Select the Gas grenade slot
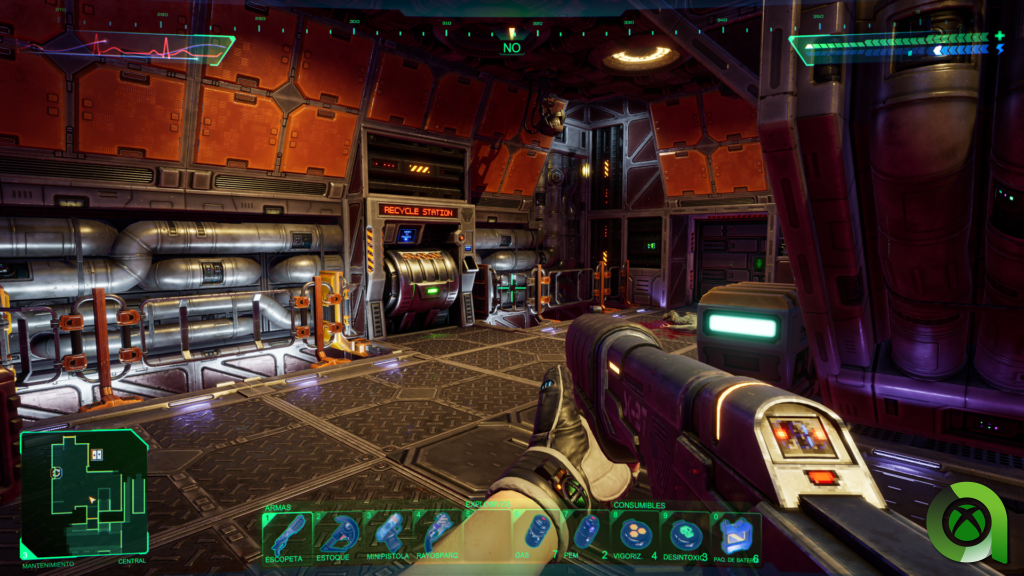The width and height of the screenshot is (1024, 576). tap(537, 535)
